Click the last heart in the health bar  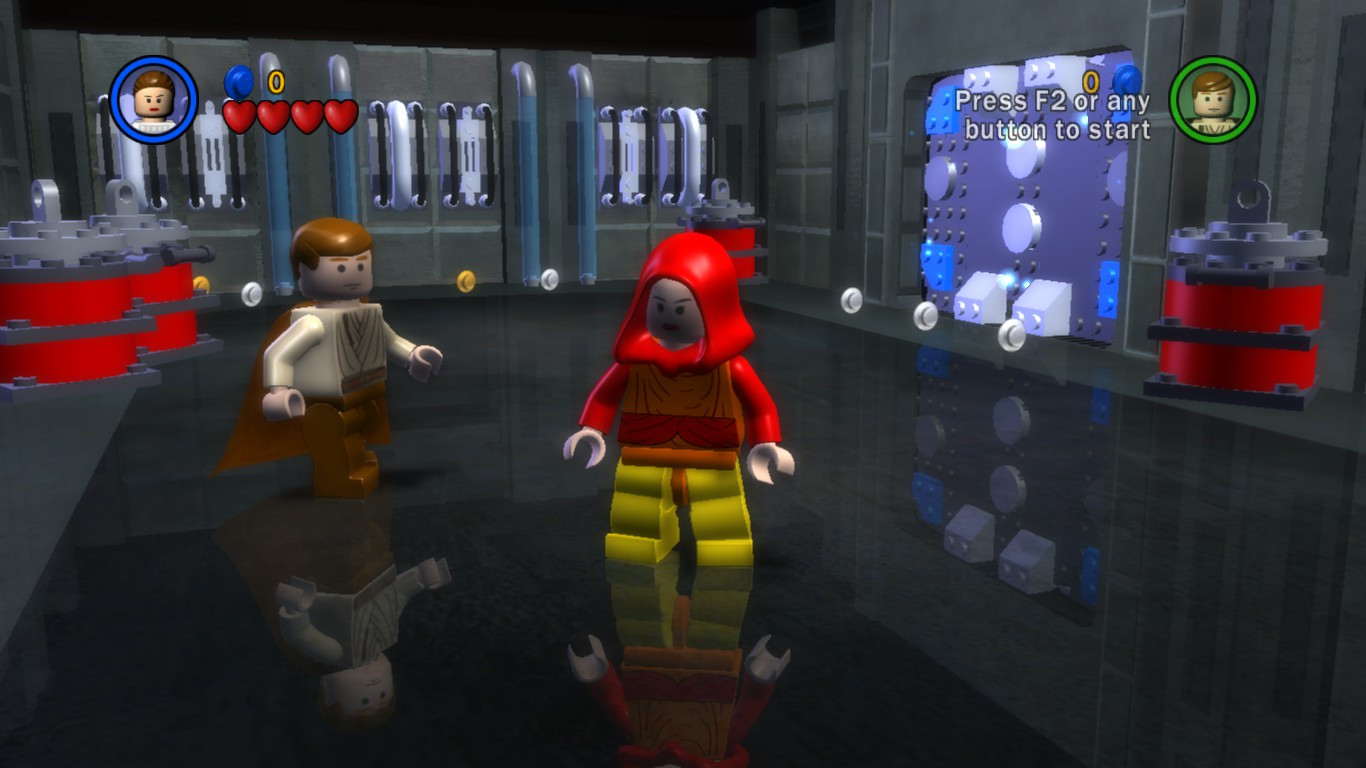pyautogui.click(x=340, y=115)
